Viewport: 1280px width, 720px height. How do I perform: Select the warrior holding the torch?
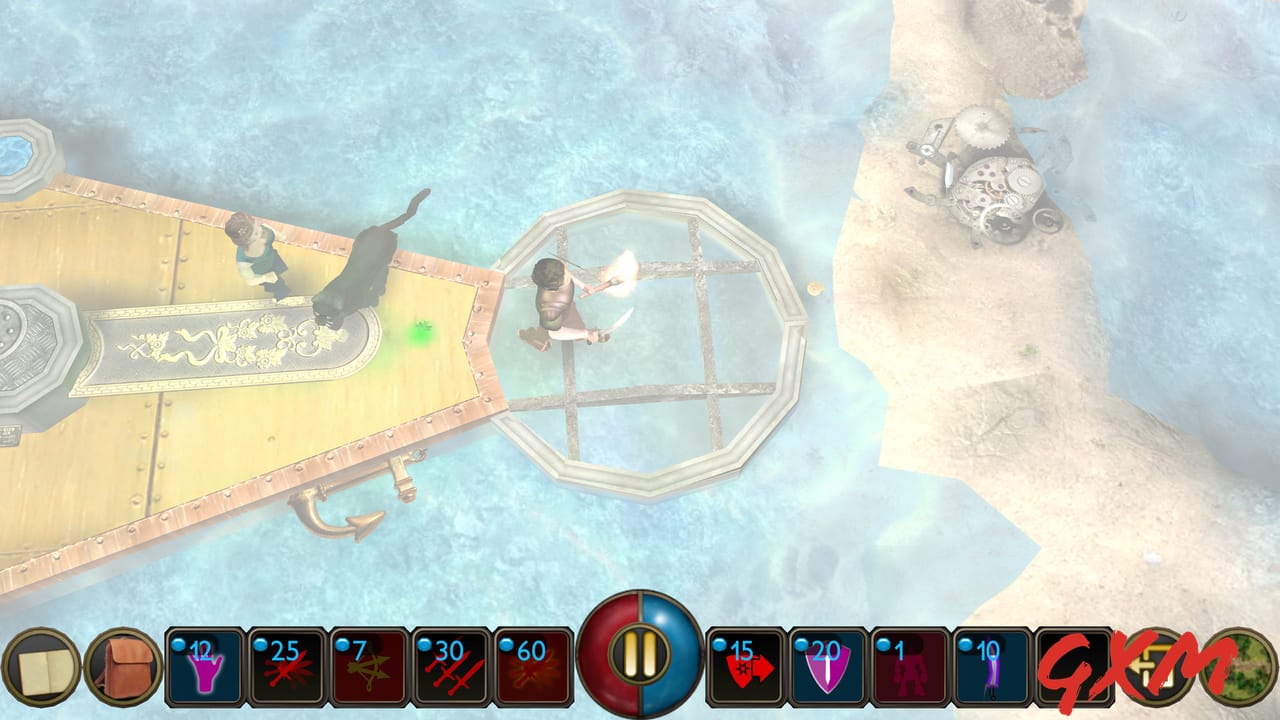coord(555,300)
